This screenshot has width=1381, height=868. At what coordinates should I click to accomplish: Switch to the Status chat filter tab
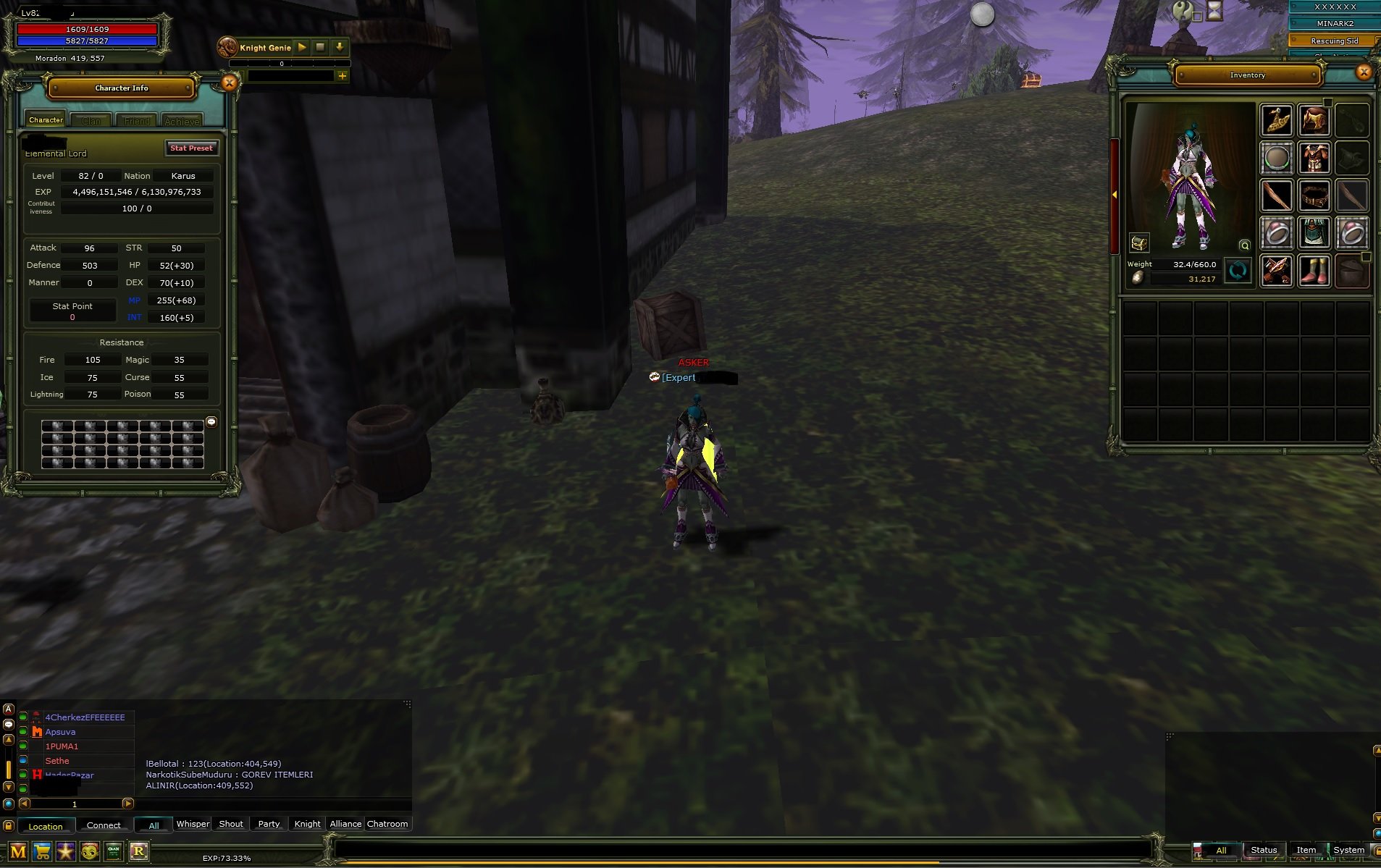pyautogui.click(x=1263, y=849)
